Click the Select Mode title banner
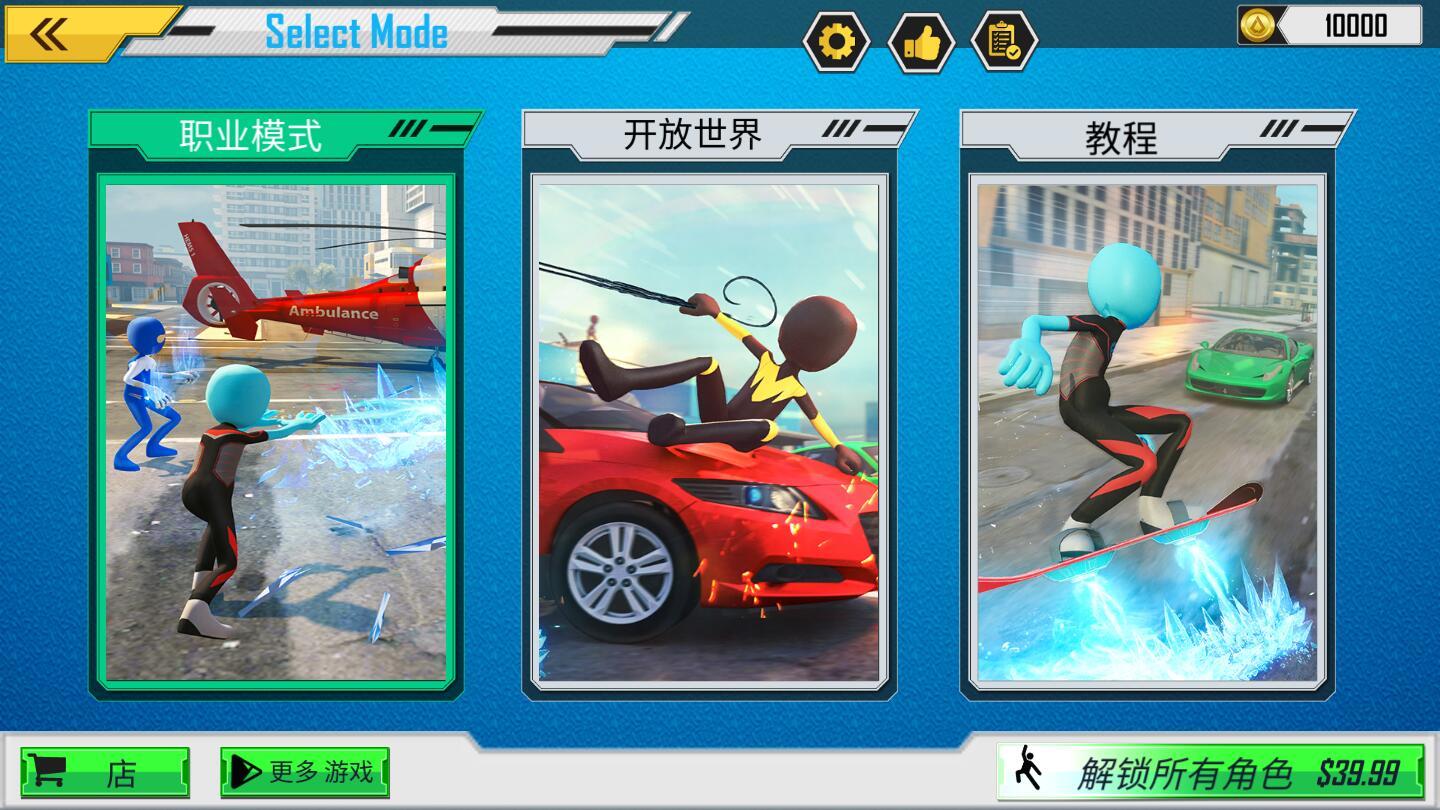The image size is (1440, 810). 355,32
